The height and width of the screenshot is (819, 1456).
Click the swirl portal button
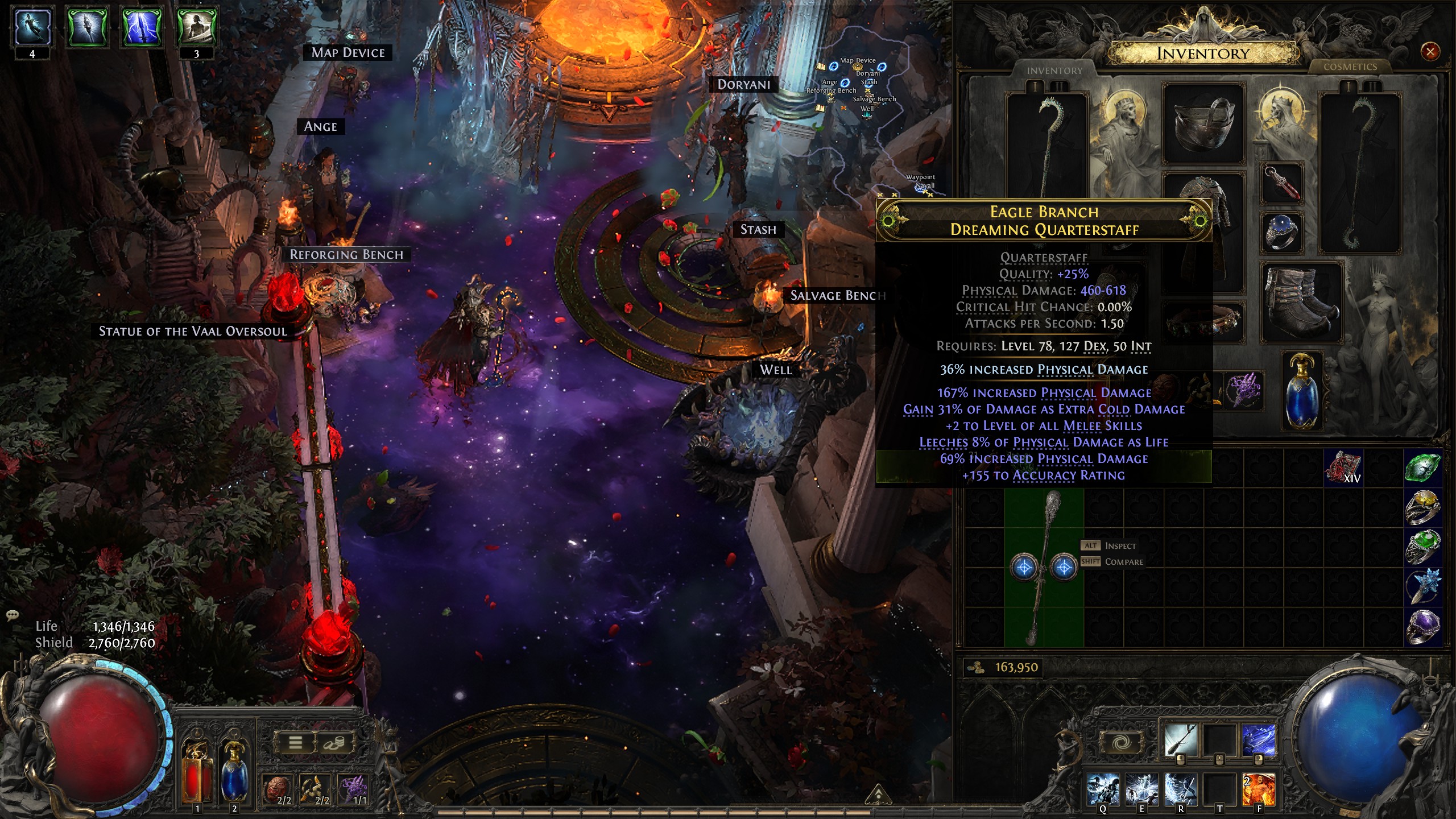click(1122, 742)
